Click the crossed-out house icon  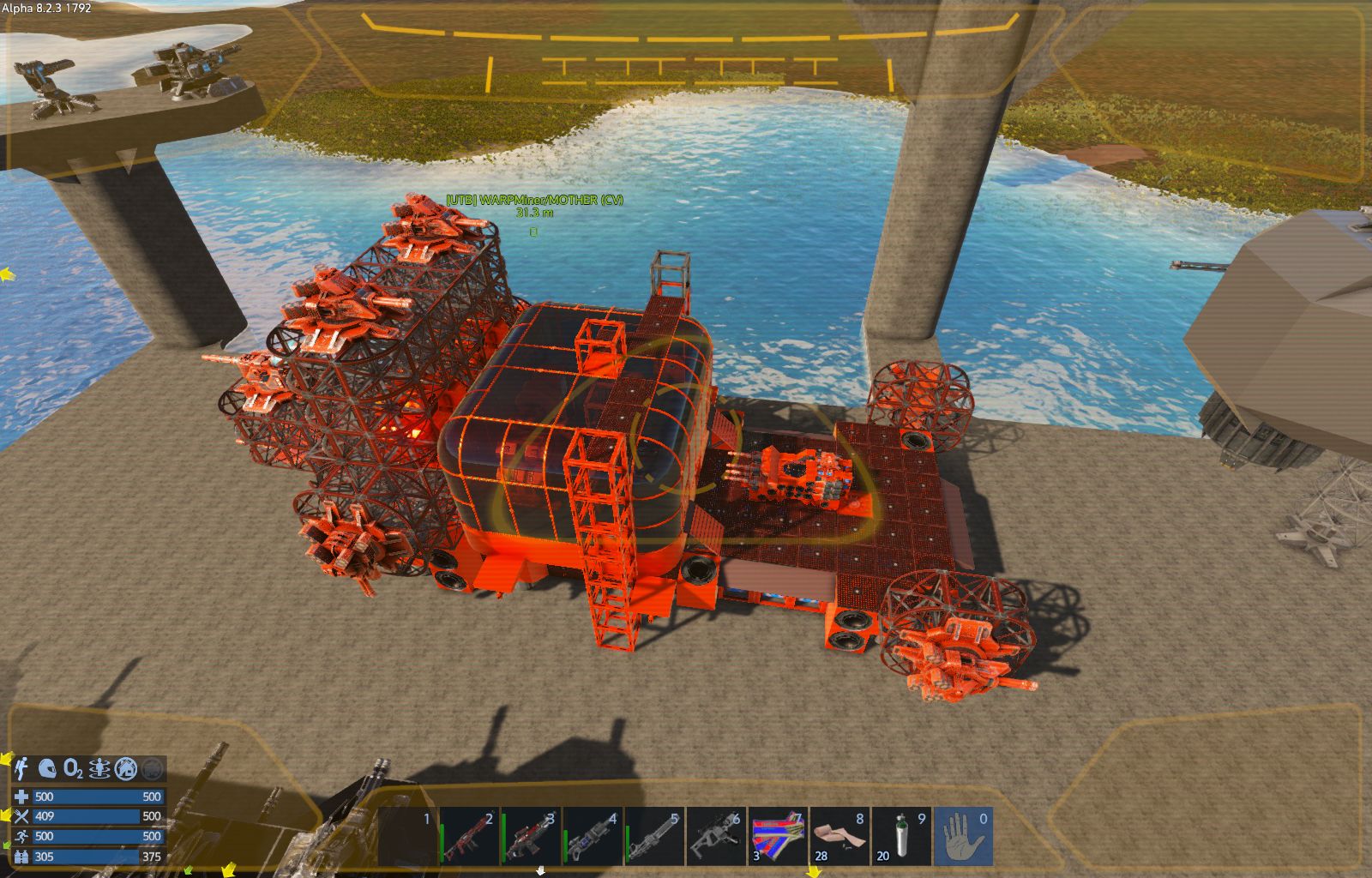(126, 768)
